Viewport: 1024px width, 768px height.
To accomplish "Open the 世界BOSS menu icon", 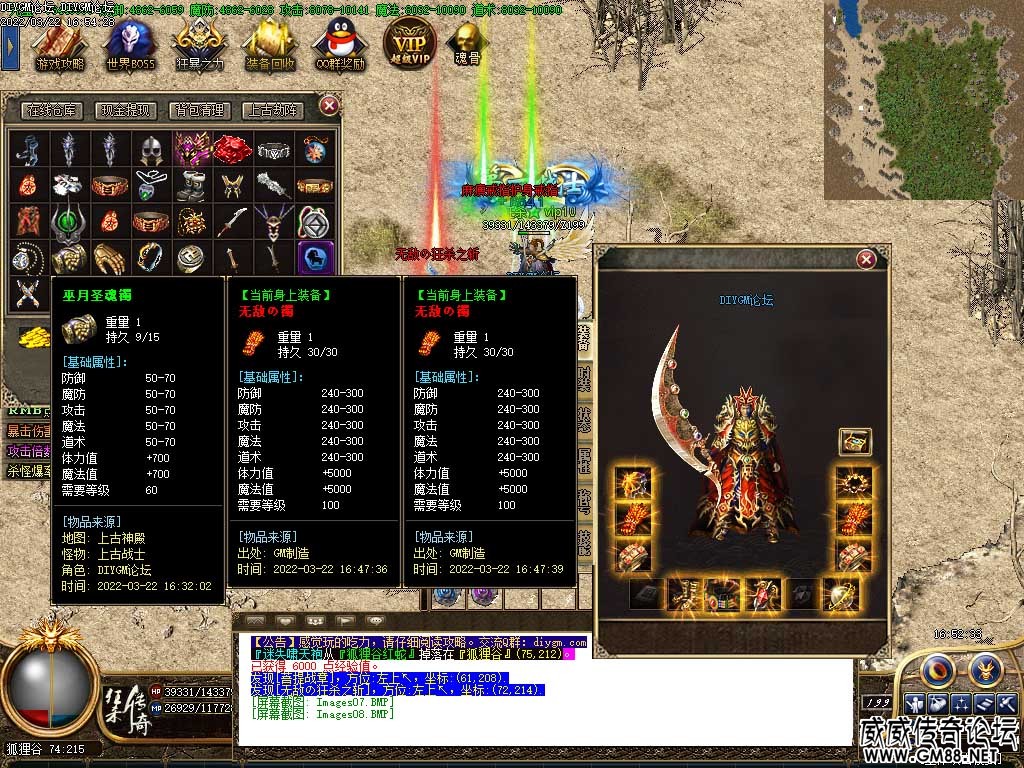I will coord(130,44).
